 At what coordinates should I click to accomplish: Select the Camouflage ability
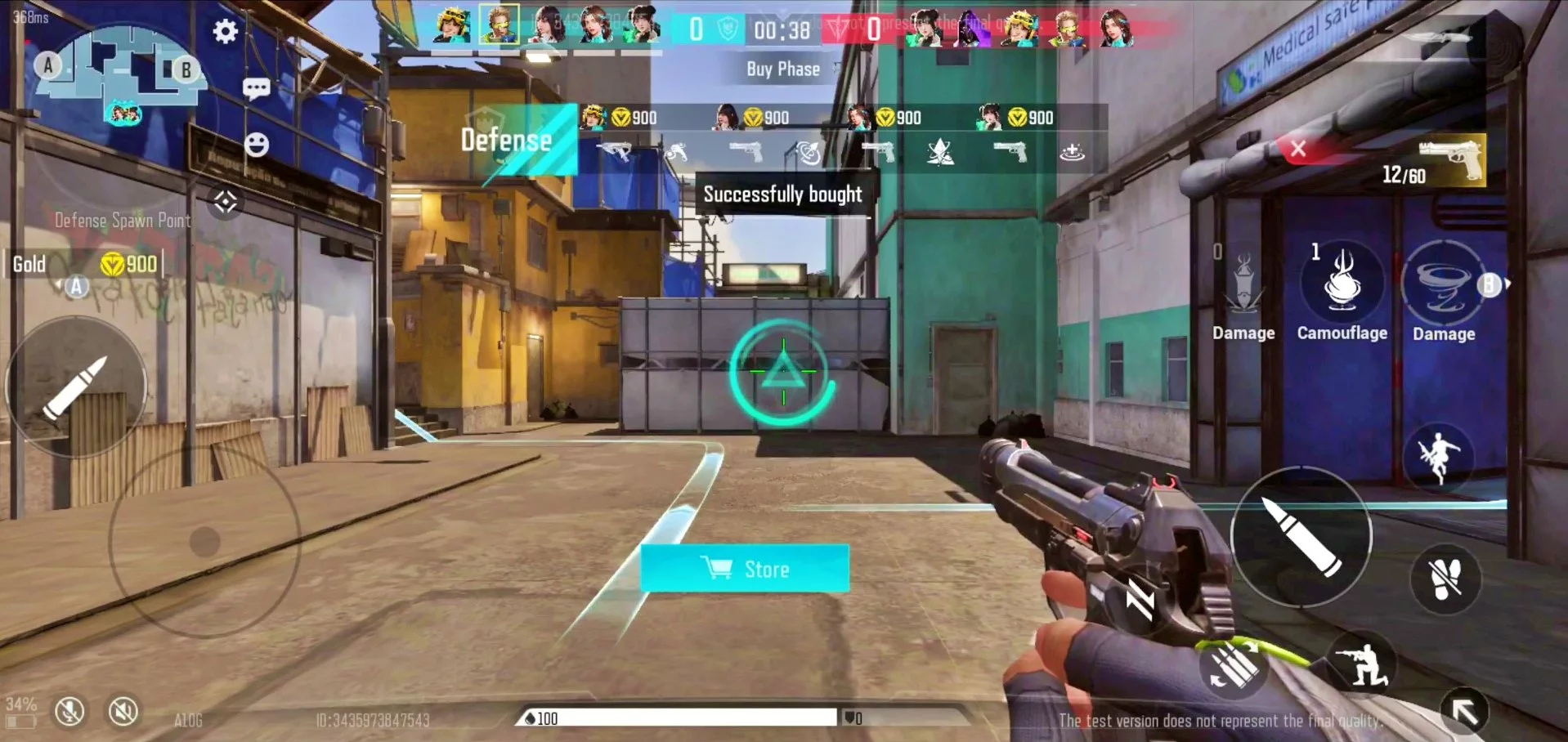tap(1341, 282)
